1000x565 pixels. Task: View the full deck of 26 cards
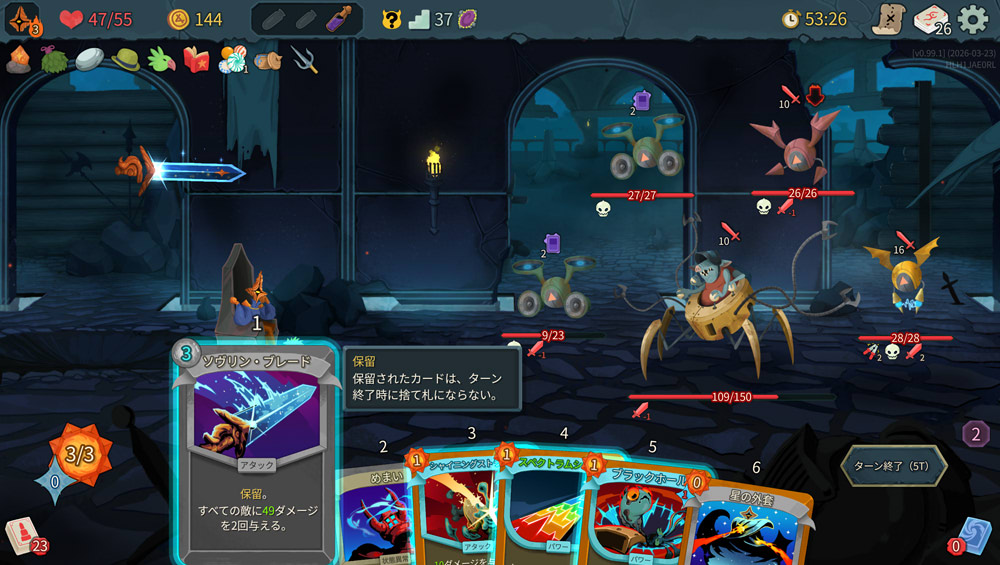pyautogui.click(x=930, y=19)
